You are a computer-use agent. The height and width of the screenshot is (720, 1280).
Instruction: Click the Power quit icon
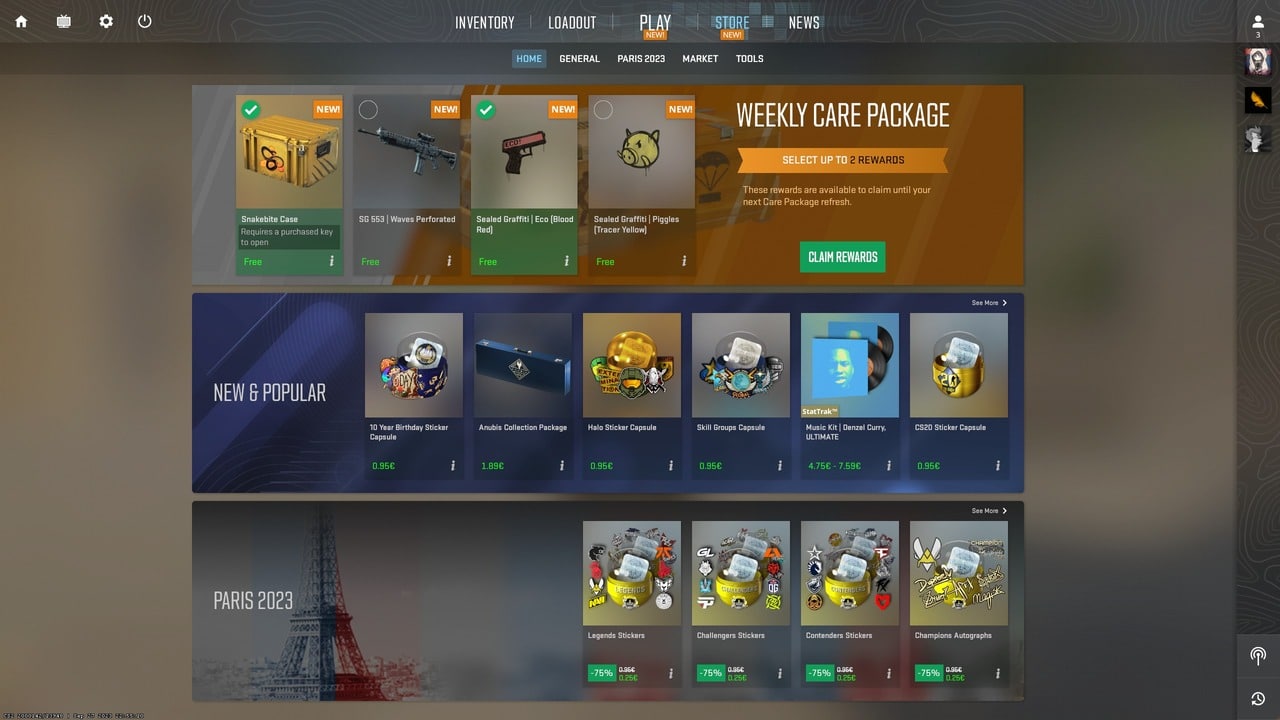145,20
